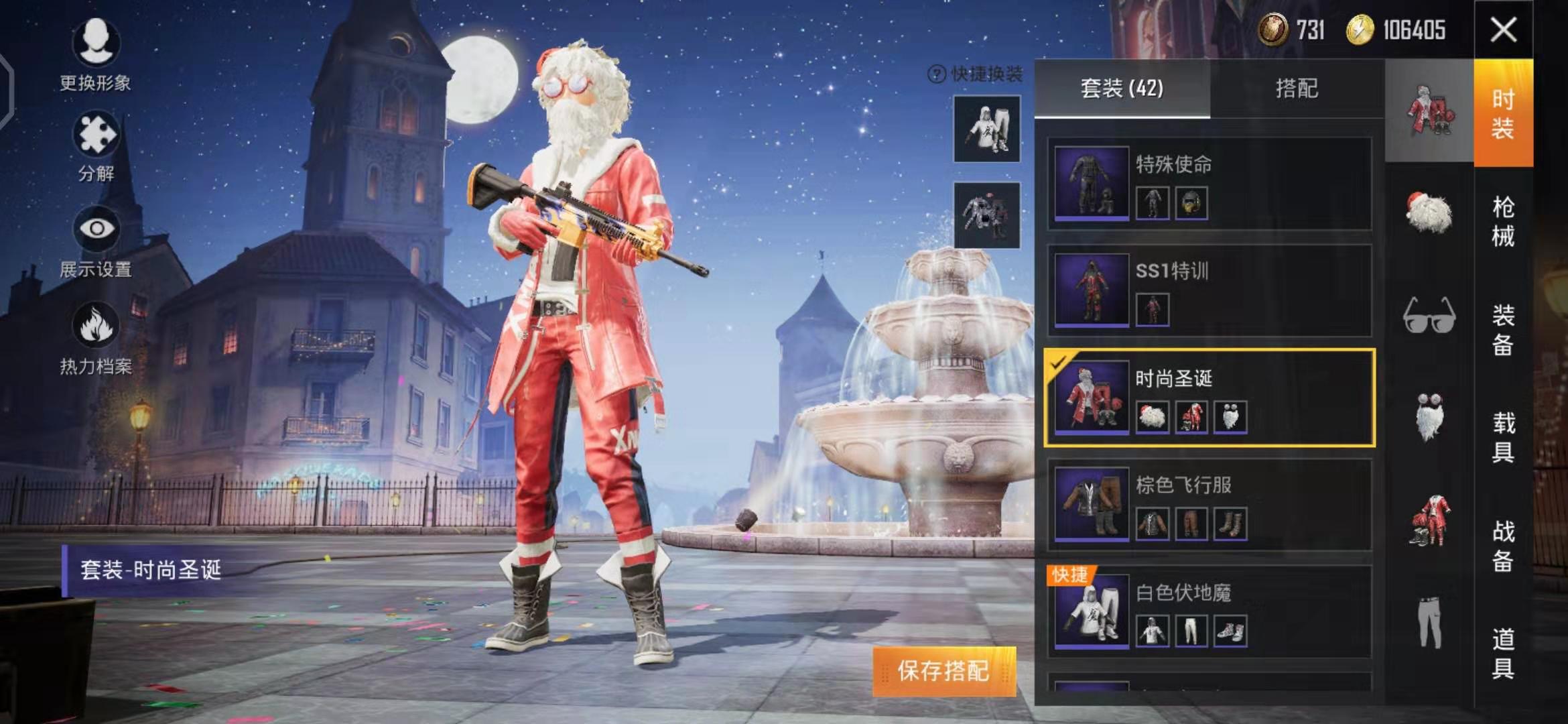The image size is (1568, 724).
Task: Select the glasses slot icon
Action: pos(1429,315)
